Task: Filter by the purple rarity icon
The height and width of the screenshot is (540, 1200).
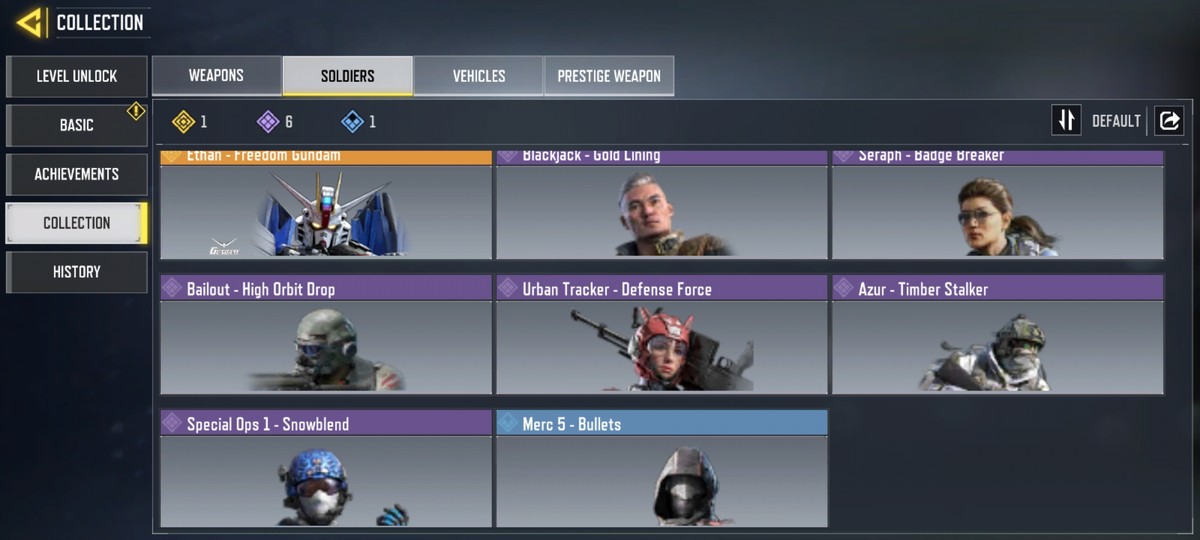Action: pos(268,122)
